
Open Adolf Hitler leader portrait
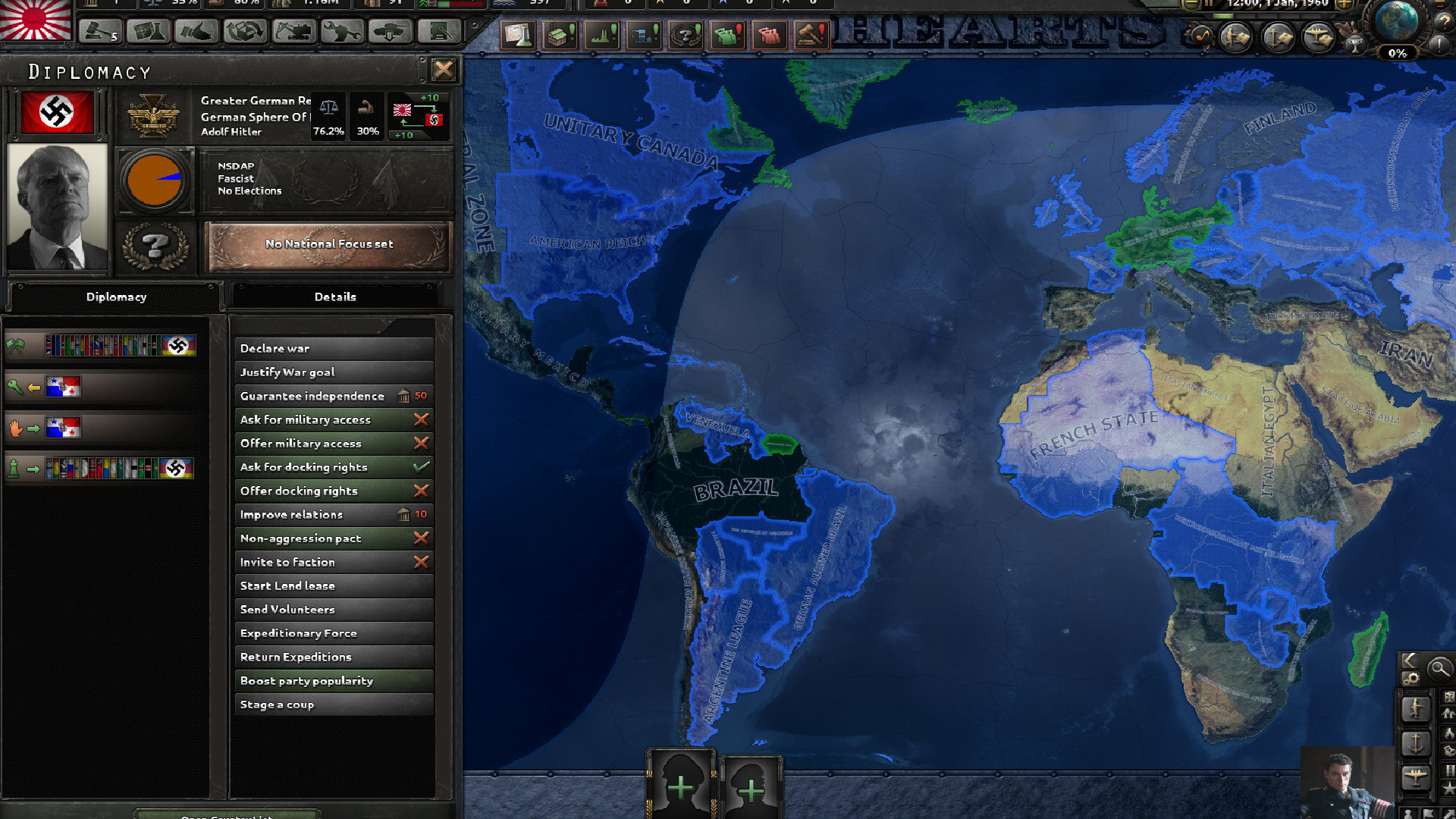tap(57, 207)
